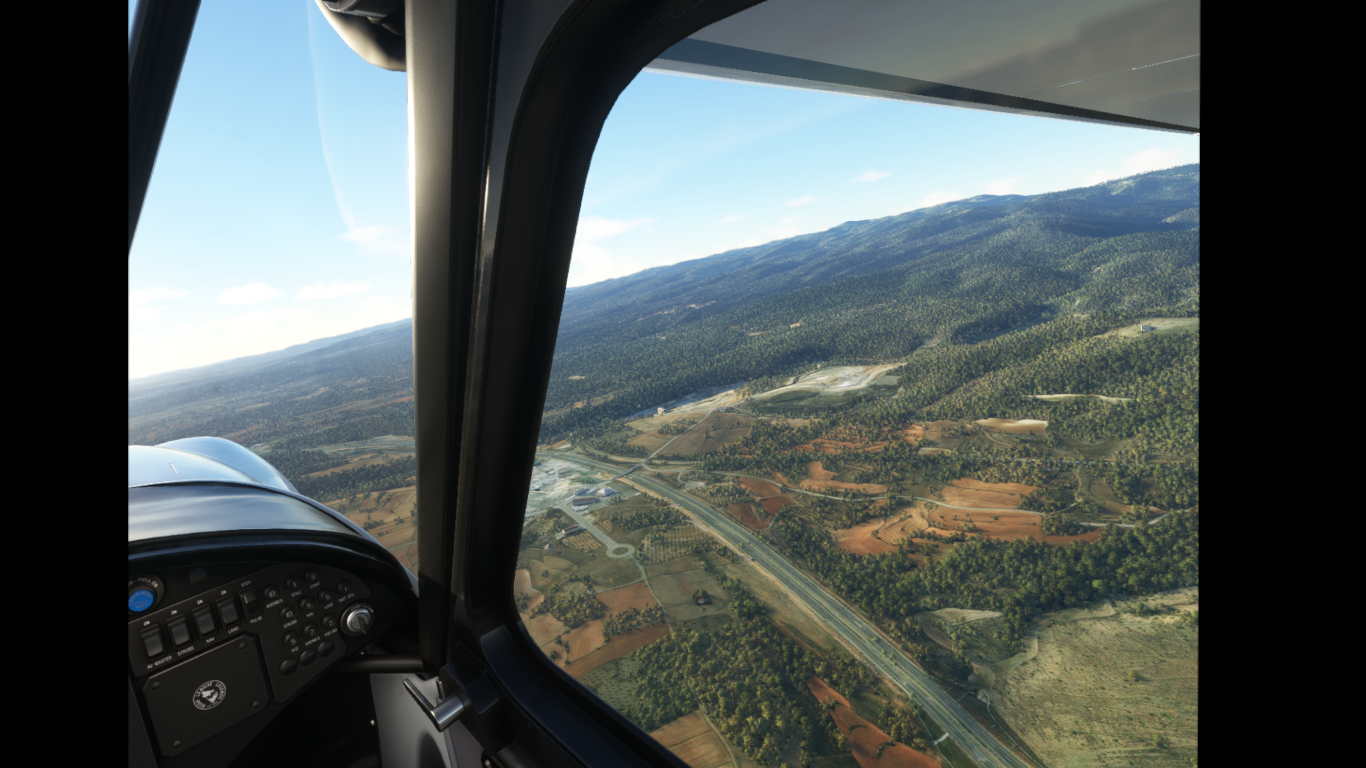
Task: Flip the STROBE light switch
Action: pyautogui.click(x=179, y=631)
